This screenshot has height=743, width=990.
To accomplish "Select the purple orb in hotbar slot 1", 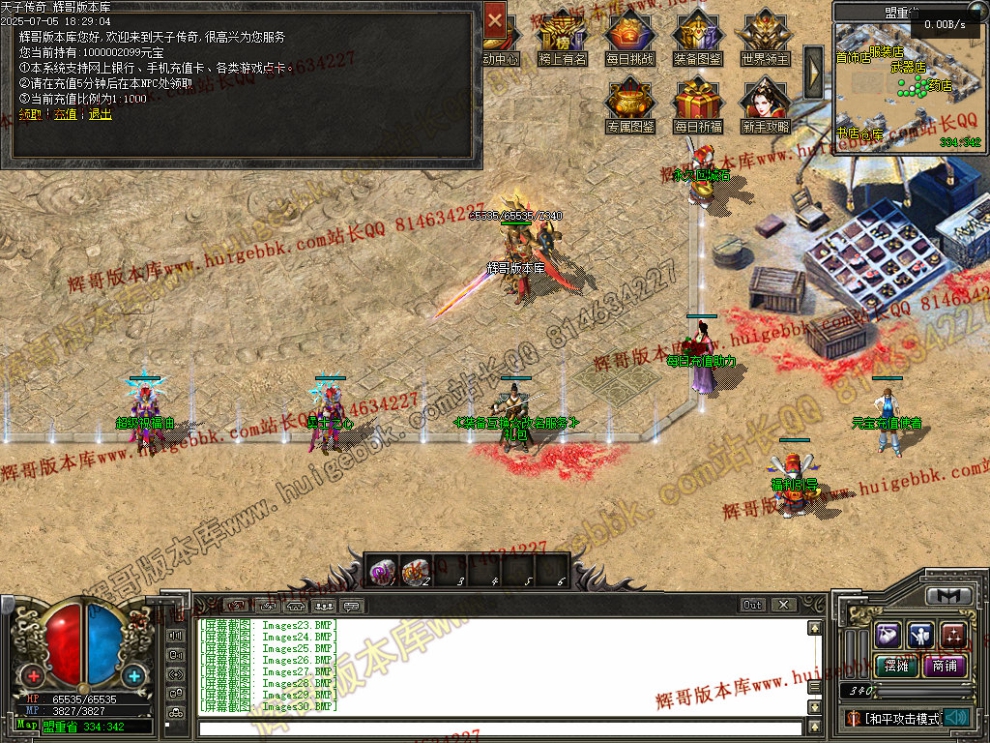I will (382, 571).
